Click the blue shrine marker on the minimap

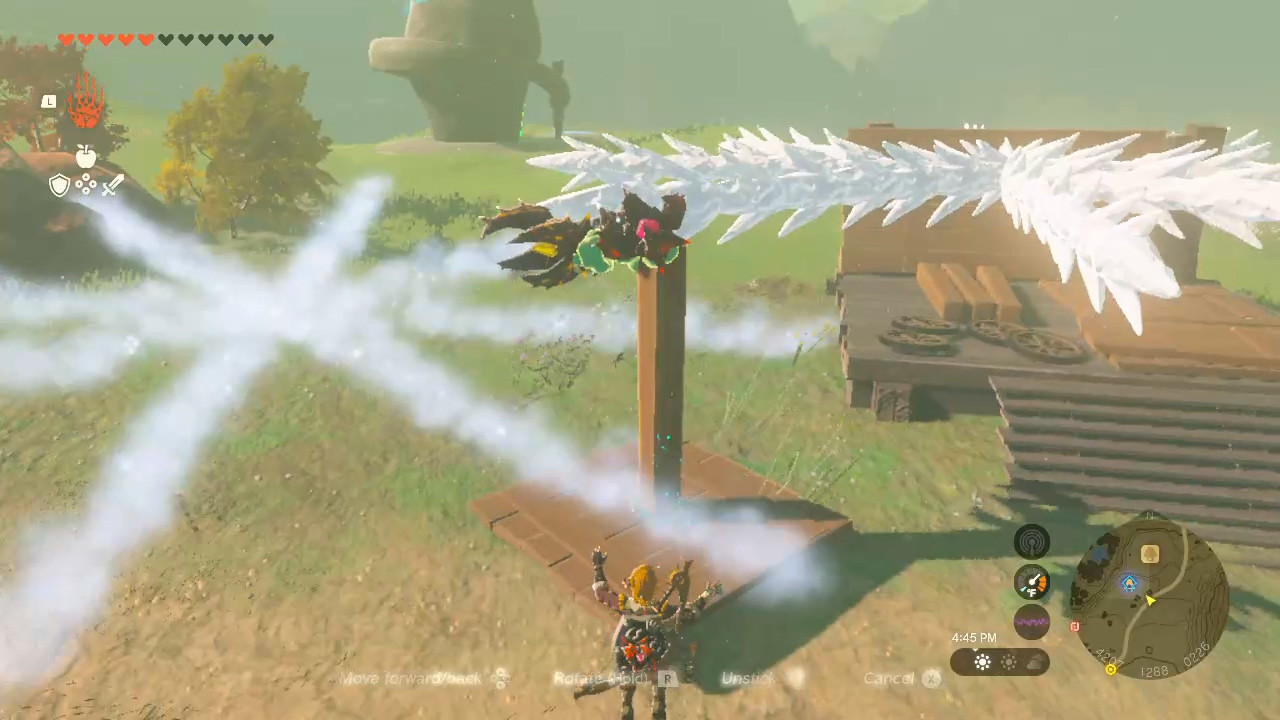click(x=1128, y=583)
